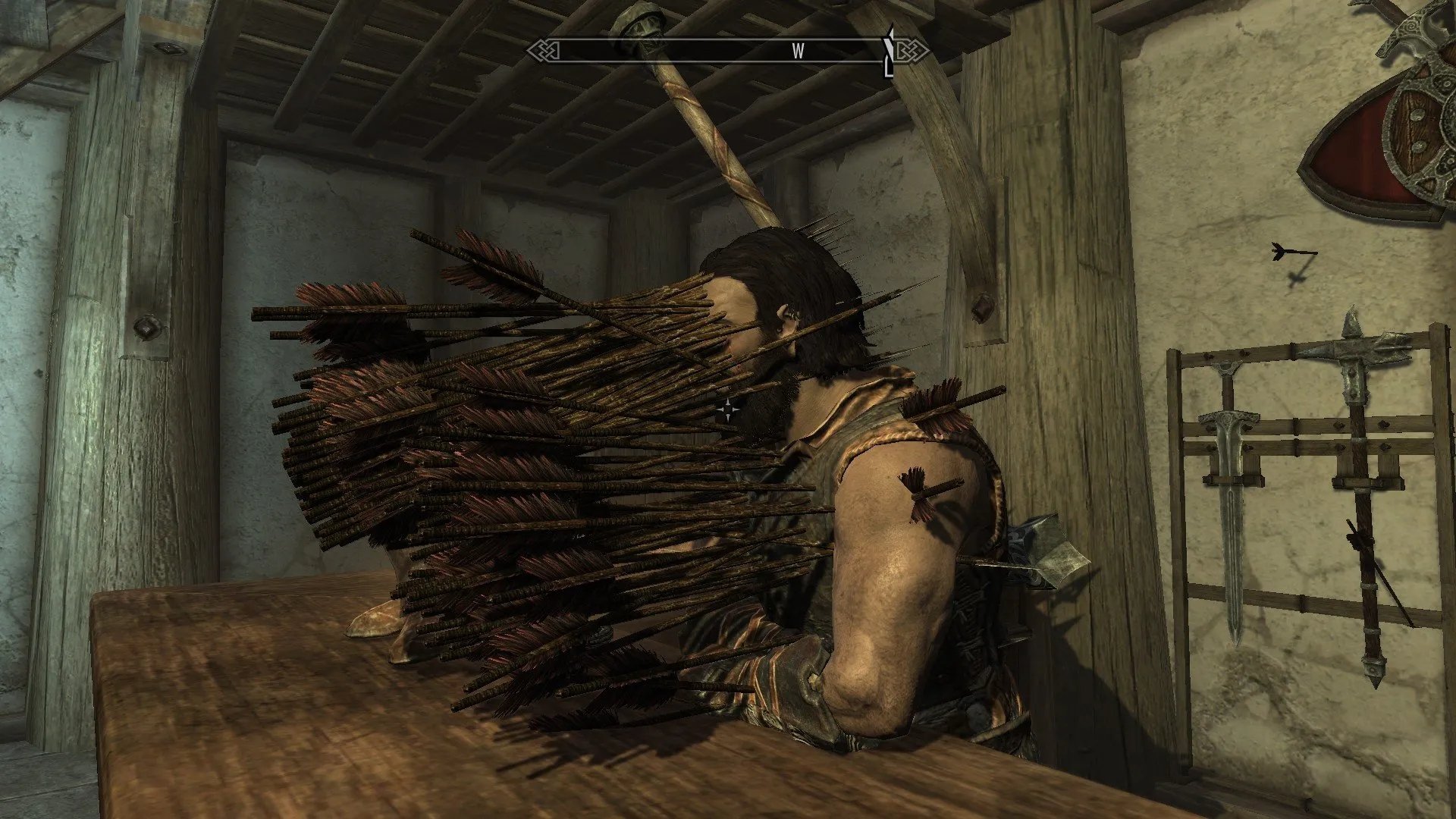Select the crosshair reticle in screen center
The height and width of the screenshot is (819, 1456).
coord(729,409)
